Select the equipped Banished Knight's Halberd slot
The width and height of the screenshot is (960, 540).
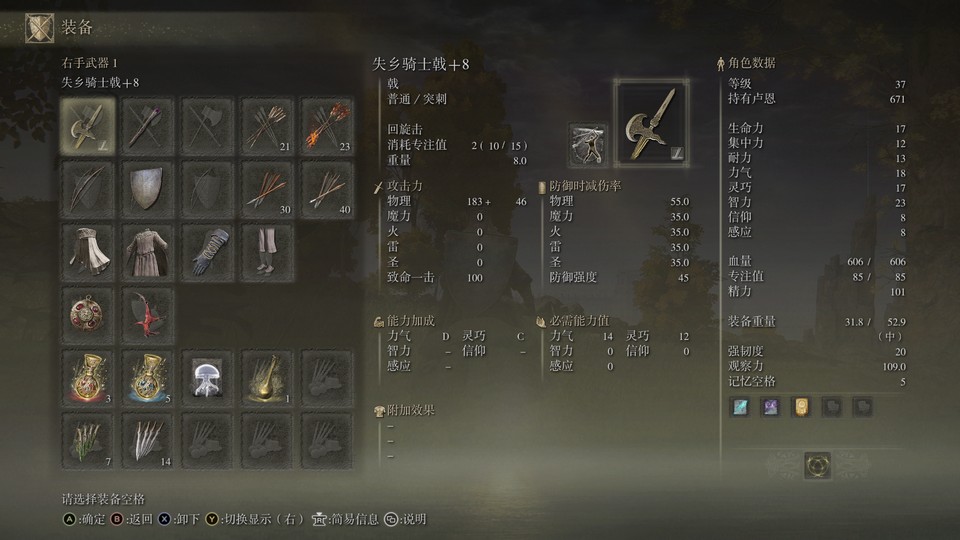tap(88, 125)
